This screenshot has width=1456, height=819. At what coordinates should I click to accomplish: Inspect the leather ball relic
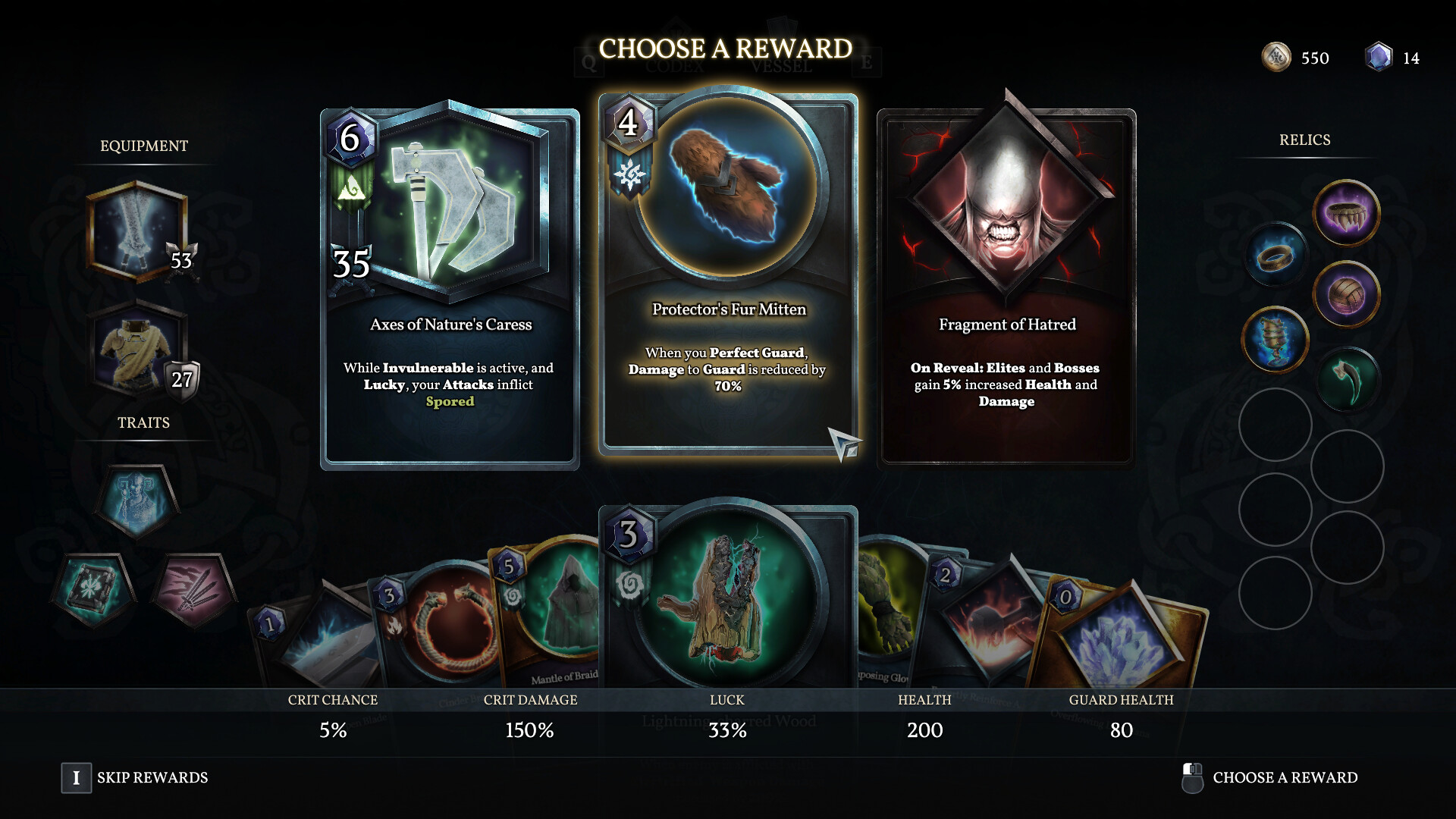click(1346, 294)
